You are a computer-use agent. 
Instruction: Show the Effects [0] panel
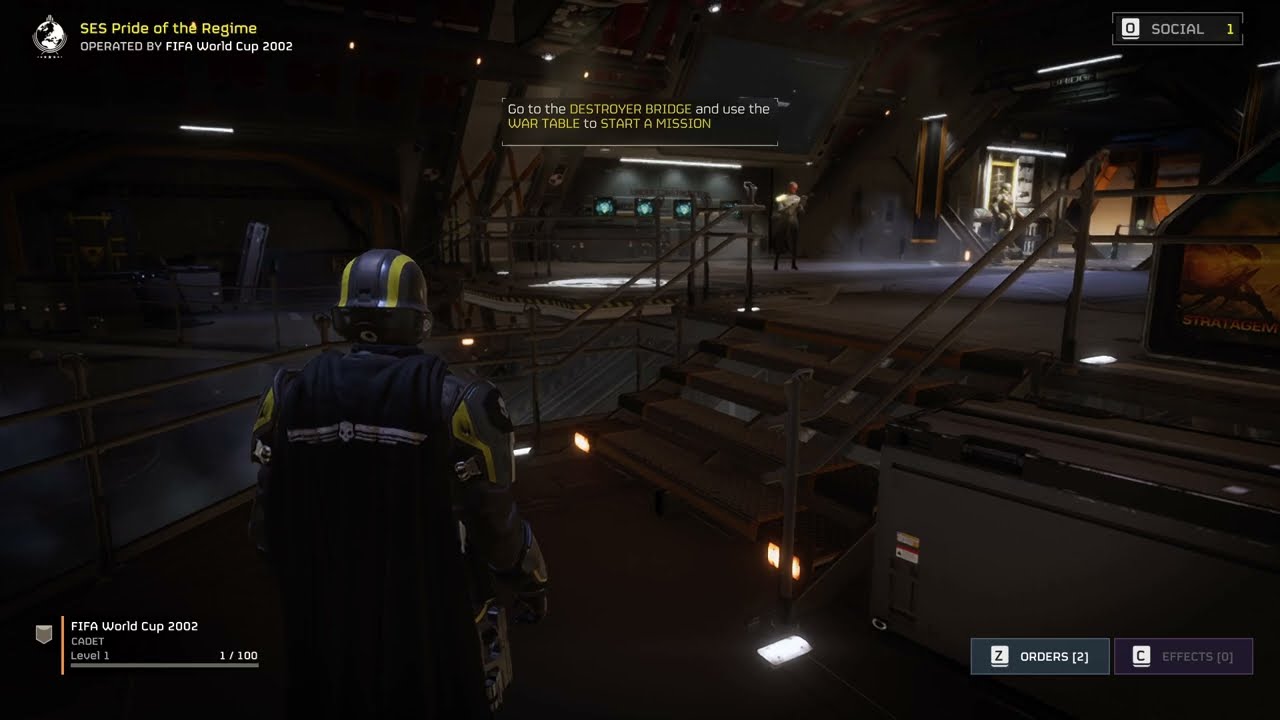pyautogui.click(x=1183, y=656)
